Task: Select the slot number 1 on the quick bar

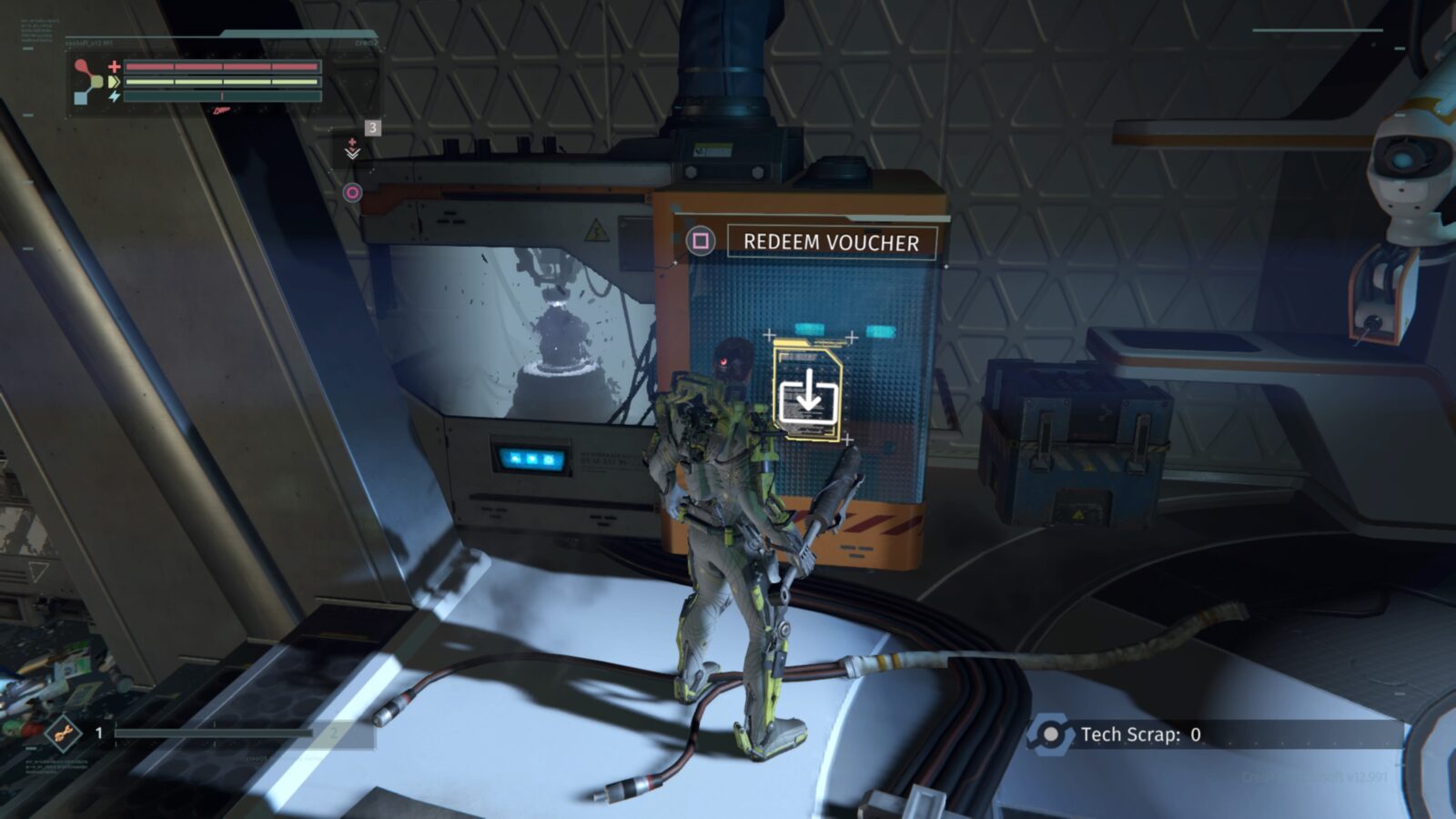Action: coord(98,733)
